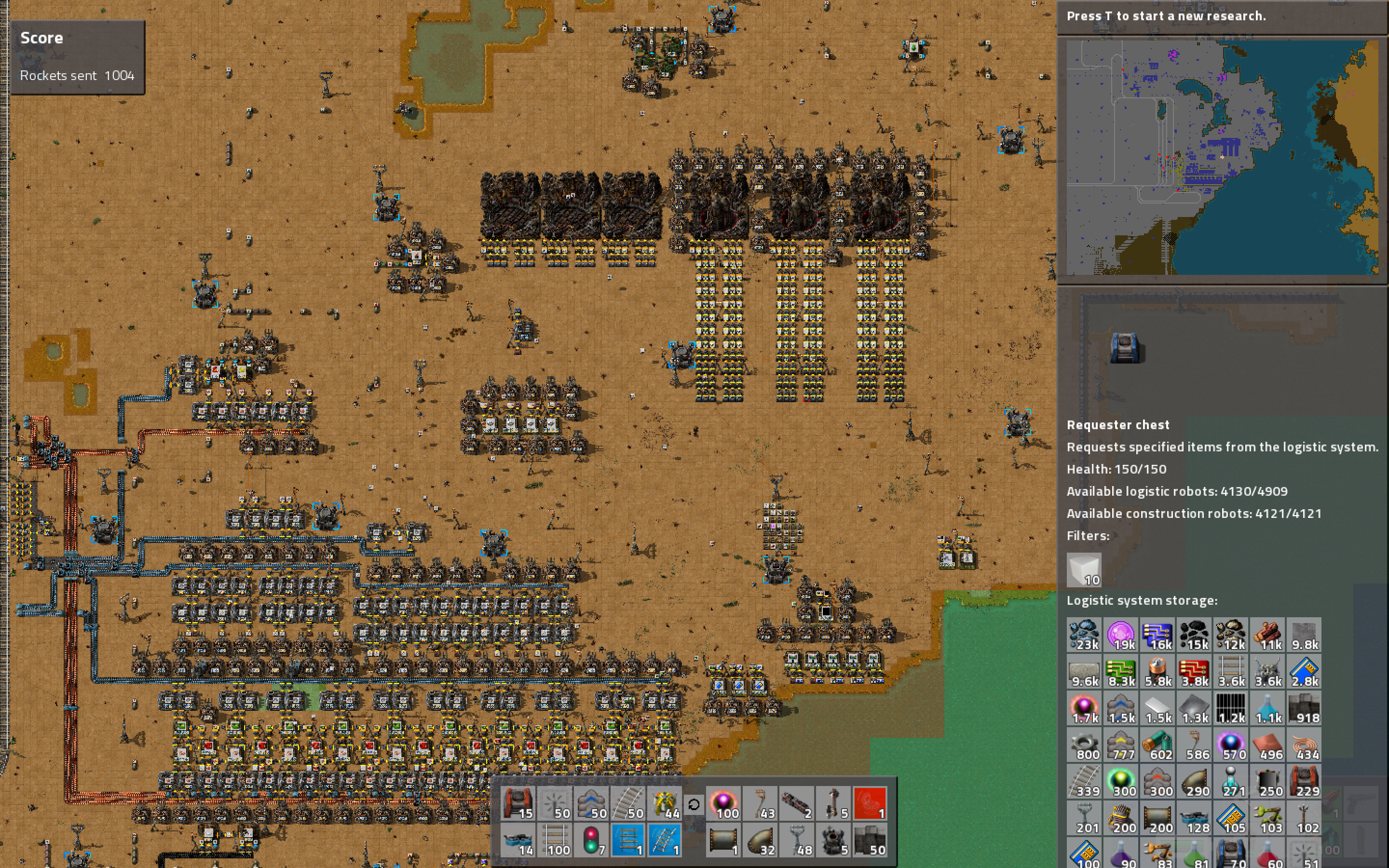The width and height of the screenshot is (1389, 868).
Task: Pick the straight rail stack of 100
Action: 555,839
